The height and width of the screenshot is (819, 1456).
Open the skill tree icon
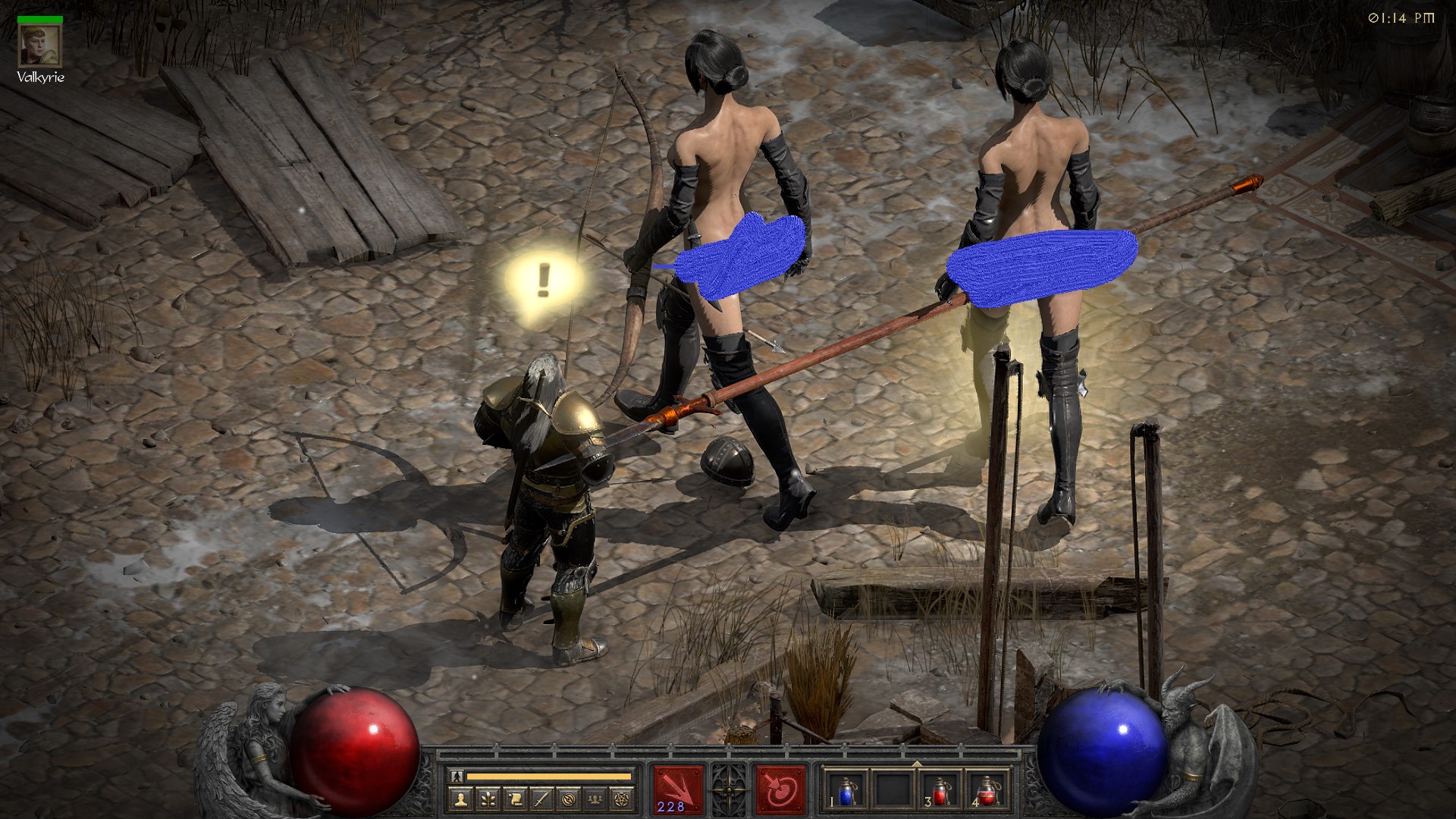click(488, 799)
